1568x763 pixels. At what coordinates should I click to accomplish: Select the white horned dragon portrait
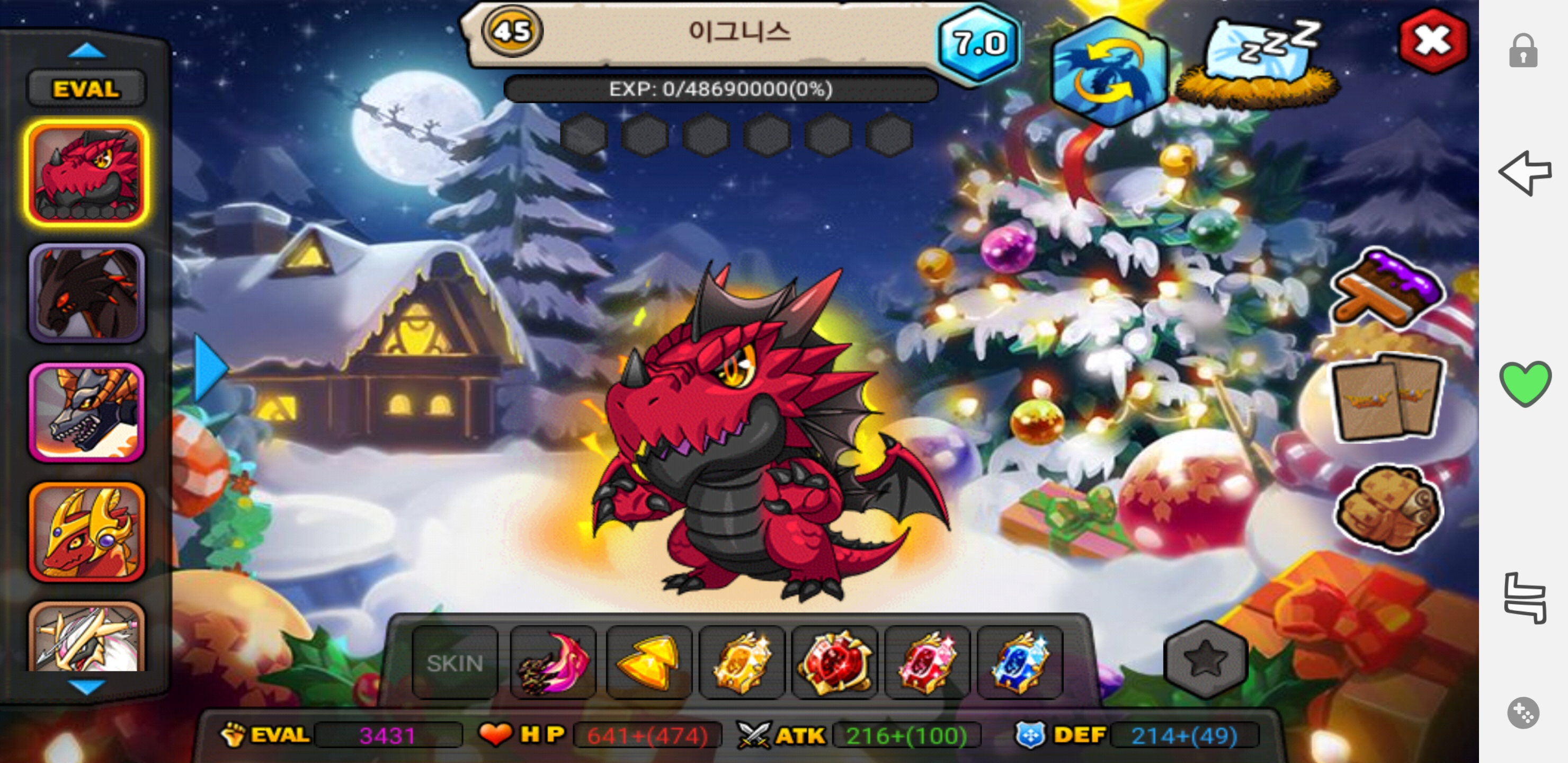86,636
